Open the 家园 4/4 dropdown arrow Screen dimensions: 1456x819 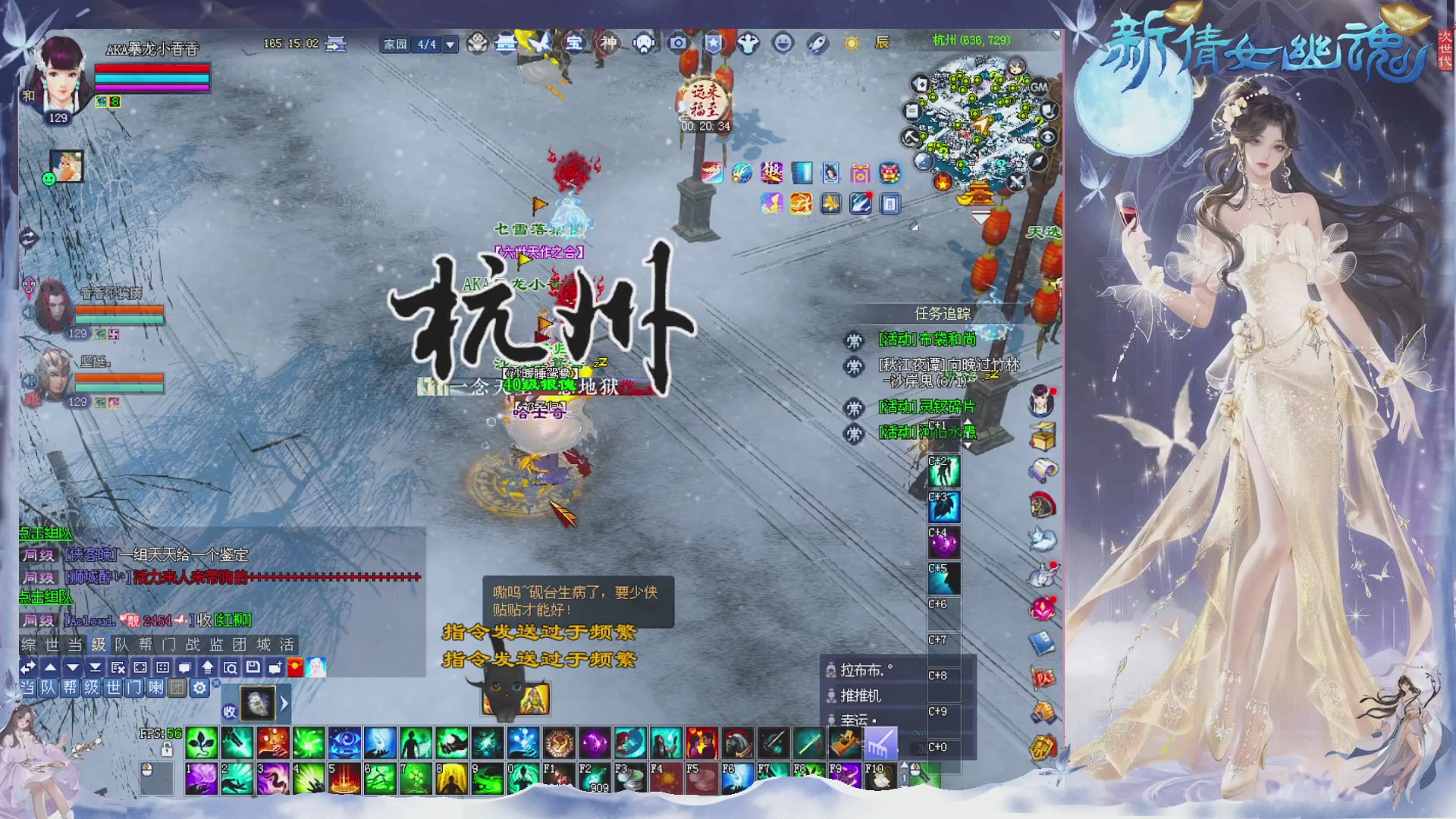tap(451, 44)
